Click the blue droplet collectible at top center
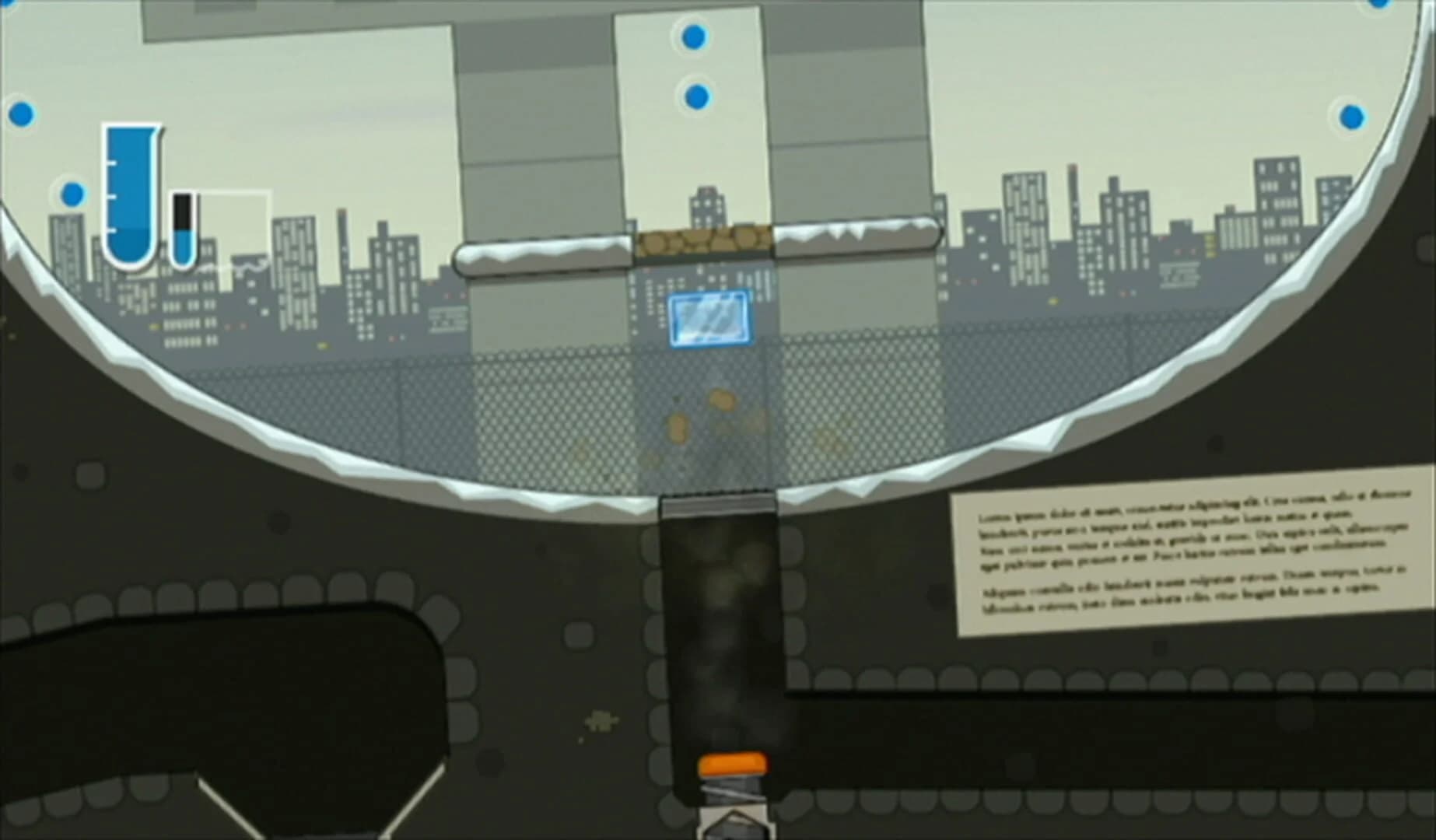The image size is (1436, 840). (695, 37)
